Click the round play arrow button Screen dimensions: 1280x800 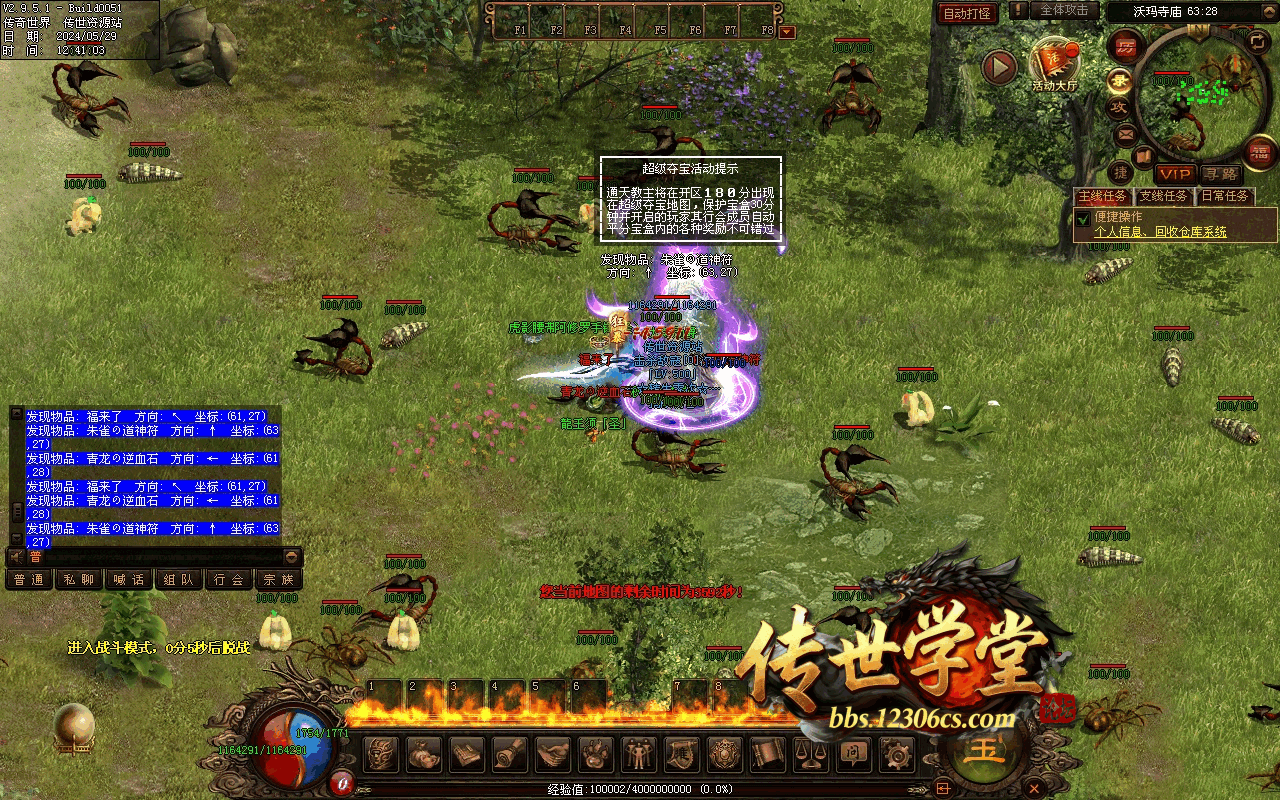pos(998,67)
